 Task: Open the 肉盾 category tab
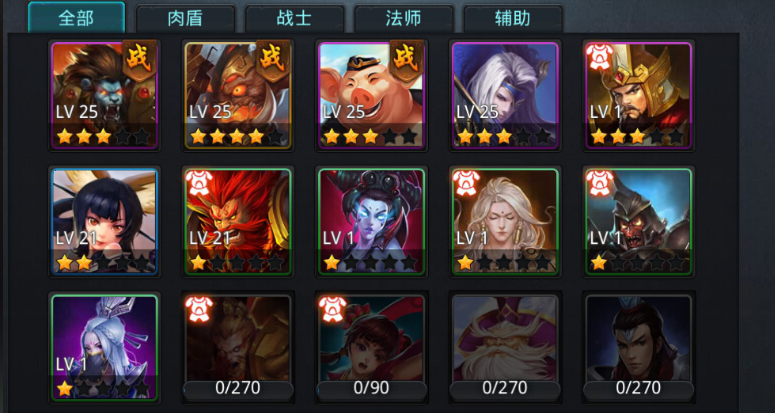(186, 18)
